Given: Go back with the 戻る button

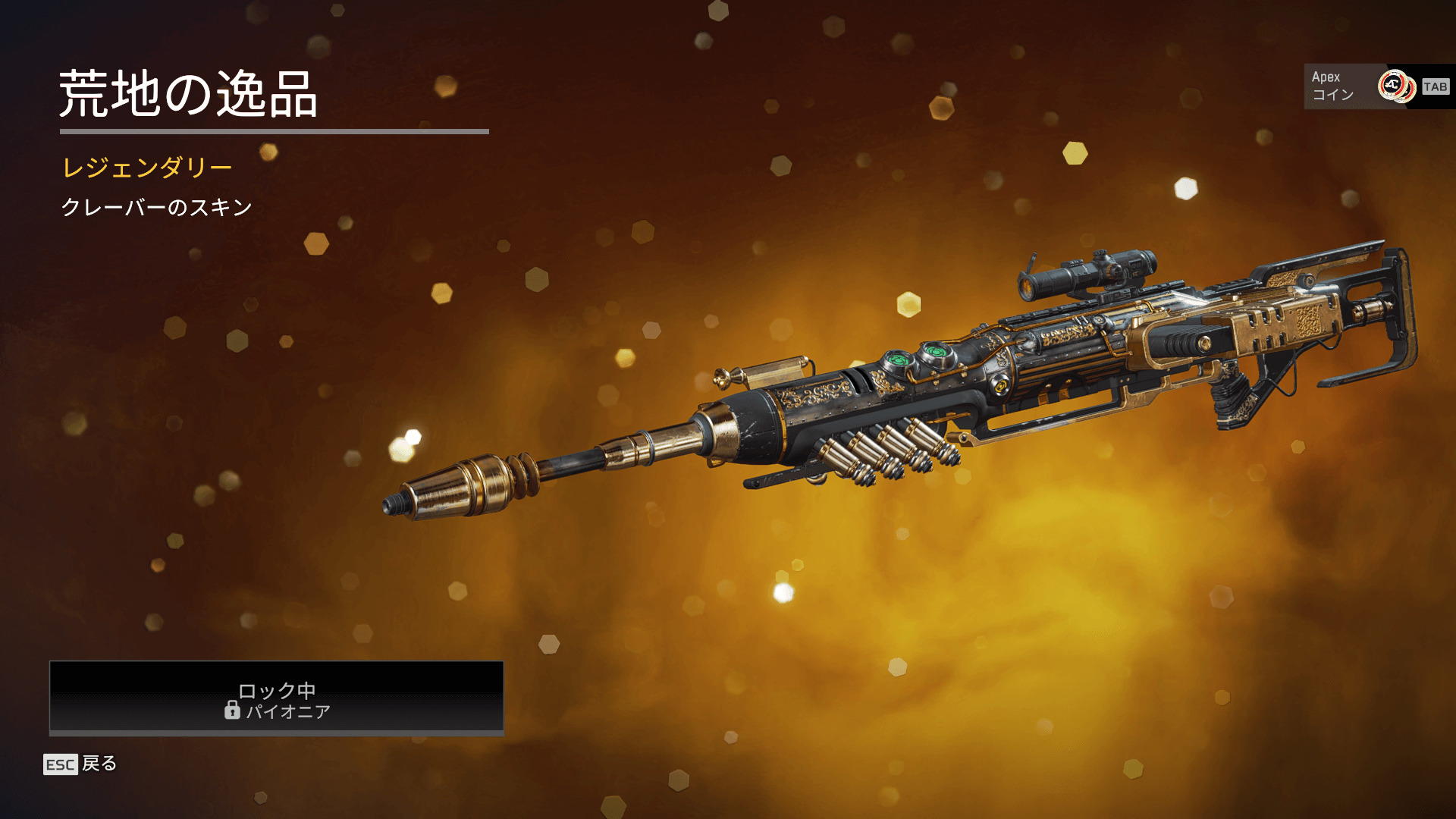Looking at the screenshot, I should 81,764.
